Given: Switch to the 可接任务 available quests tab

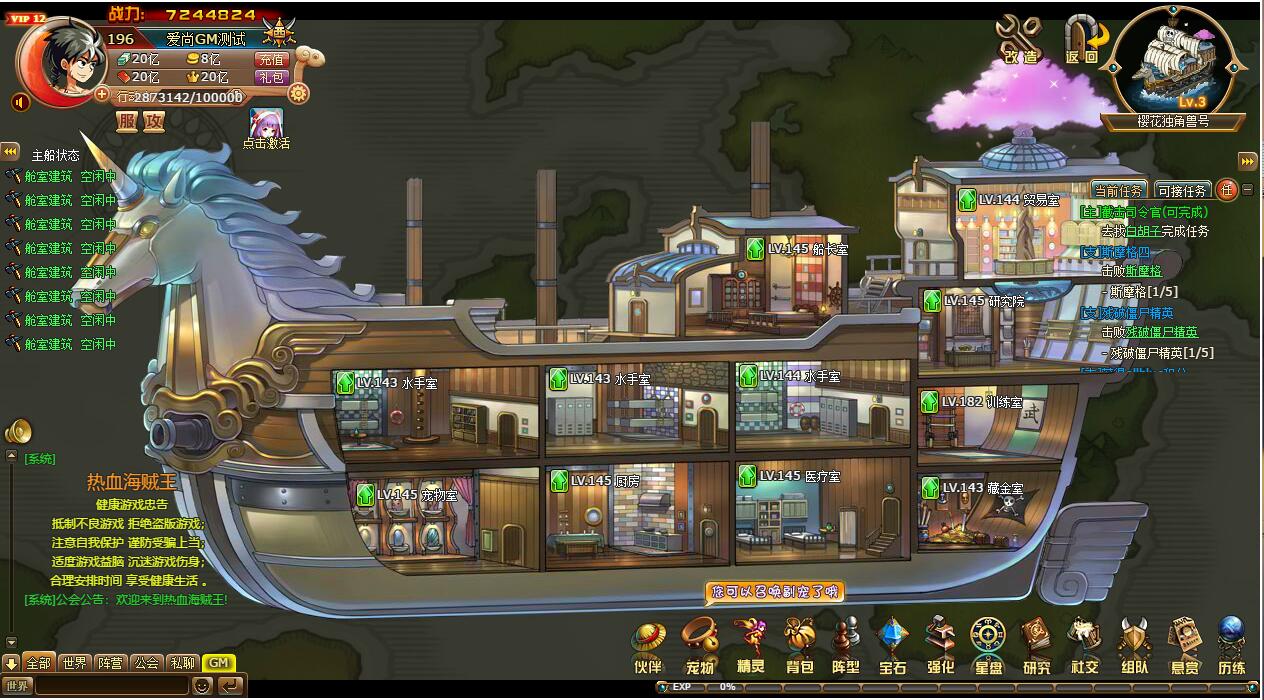Looking at the screenshot, I should point(1183,190).
